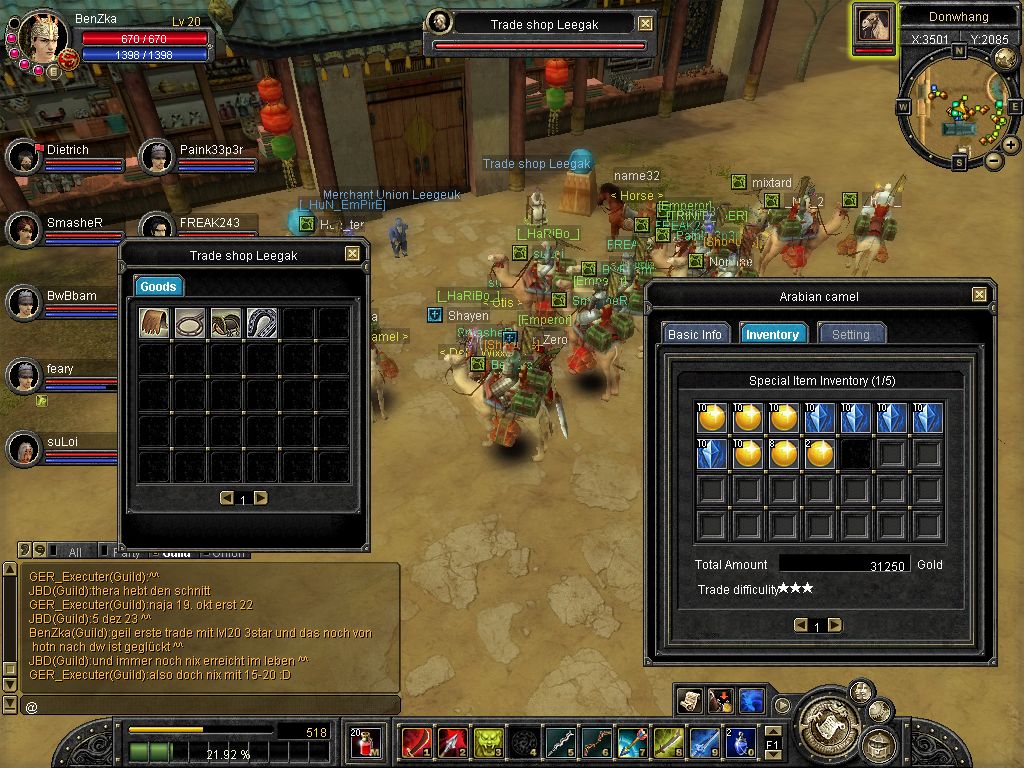The image size is (1024, 768).
Task: Select the horseshoe item in the shop
Action: (x=262, y=322)
